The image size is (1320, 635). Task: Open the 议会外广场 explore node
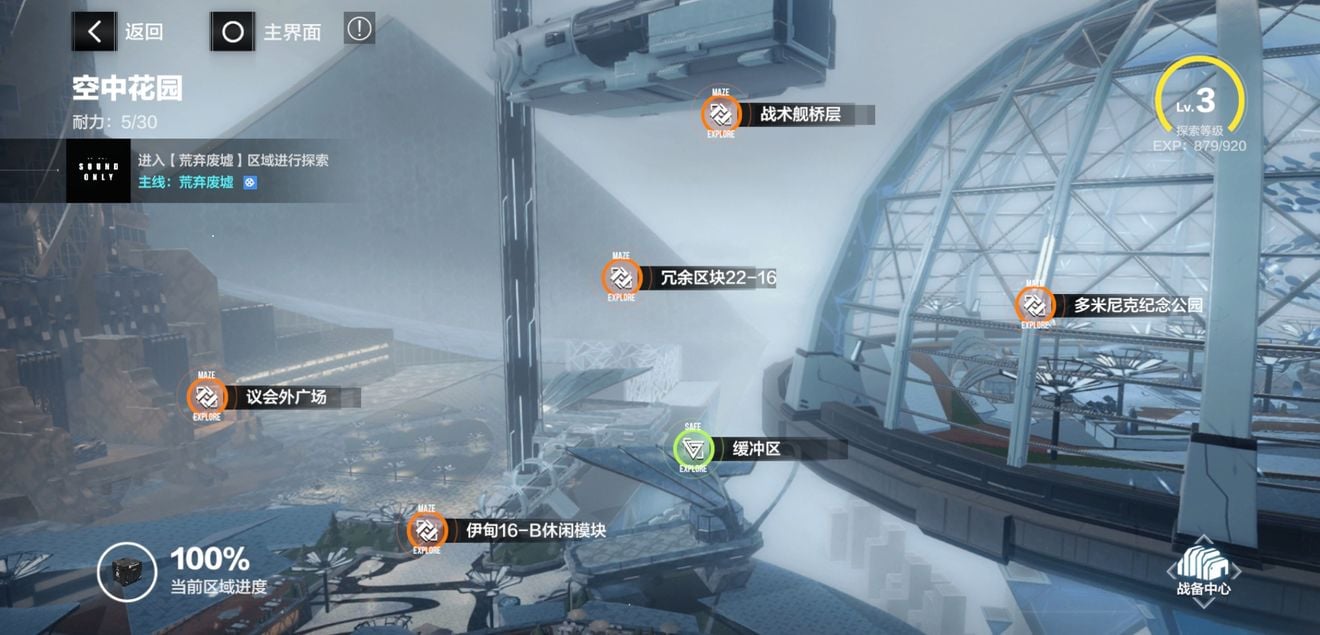click(207, 396)
